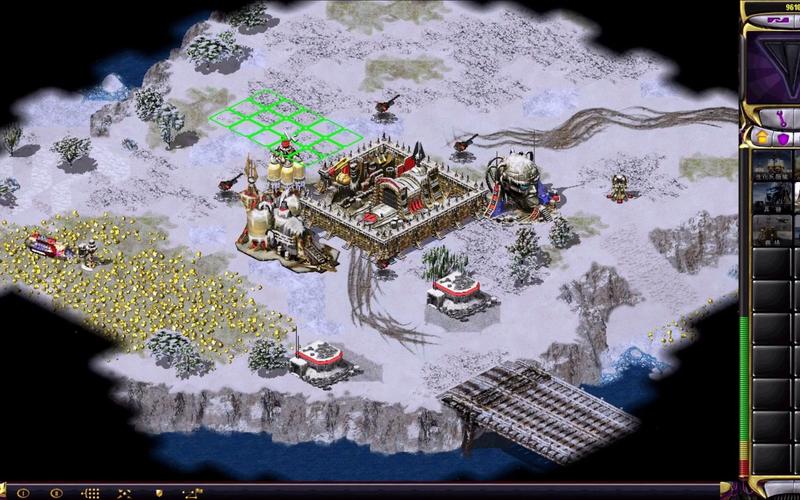Select the topmost build icon in the sidebar
Screen dimensions: 800x500
(x=771, y=168)
